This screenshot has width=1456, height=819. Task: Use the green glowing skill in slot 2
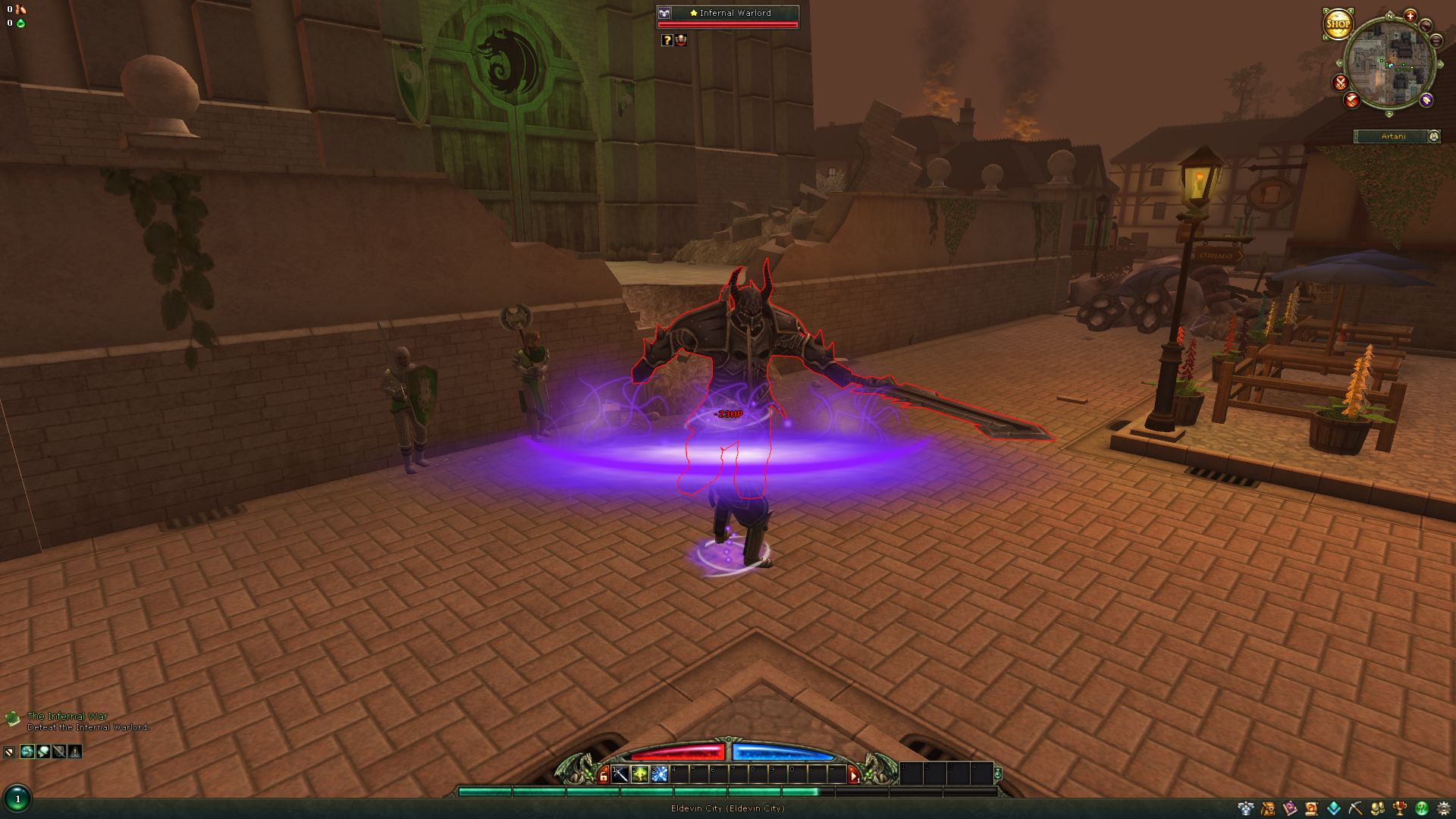coord(640,774)
